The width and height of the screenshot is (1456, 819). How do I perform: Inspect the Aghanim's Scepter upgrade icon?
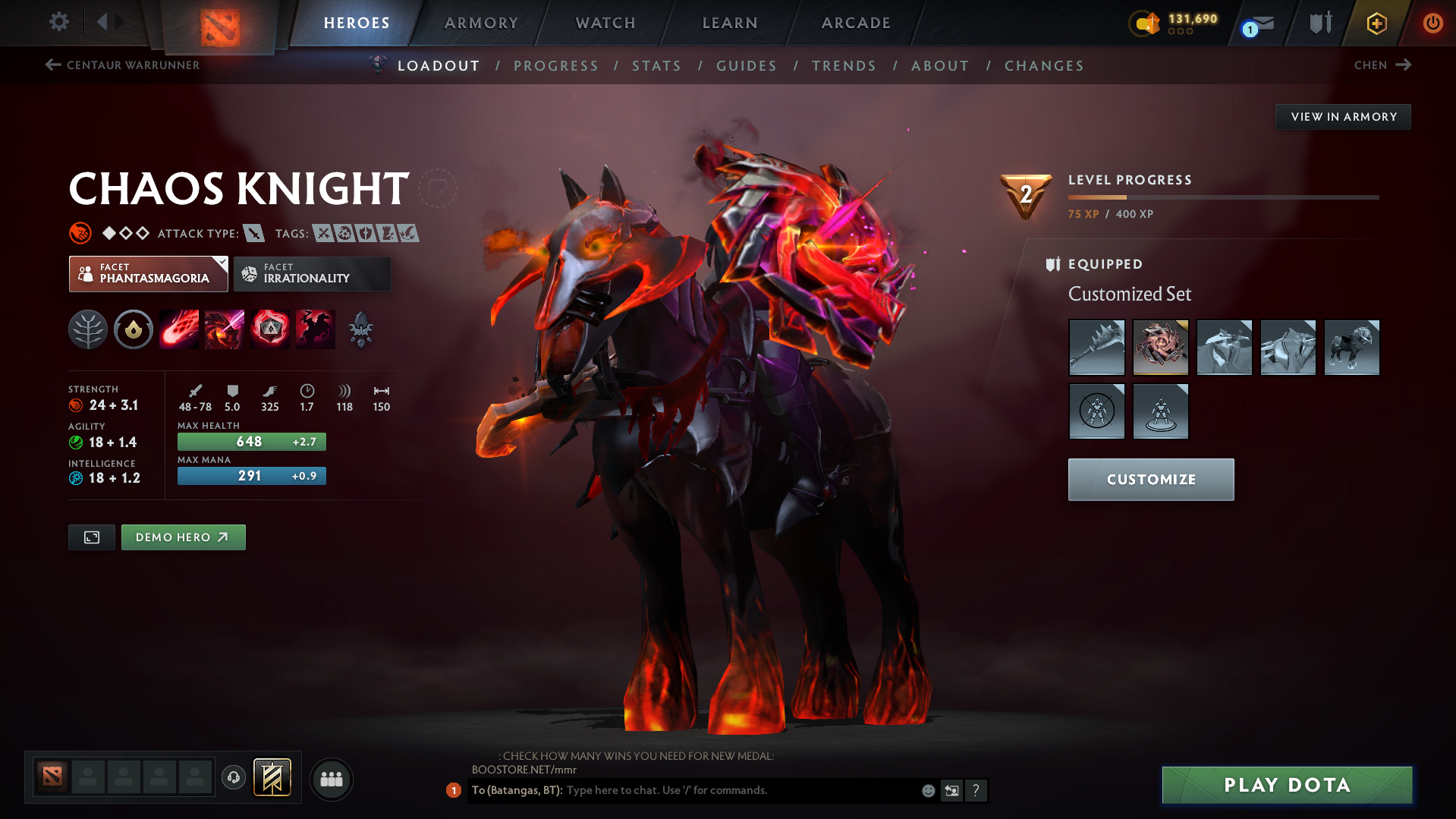click(x=360, y=329)
